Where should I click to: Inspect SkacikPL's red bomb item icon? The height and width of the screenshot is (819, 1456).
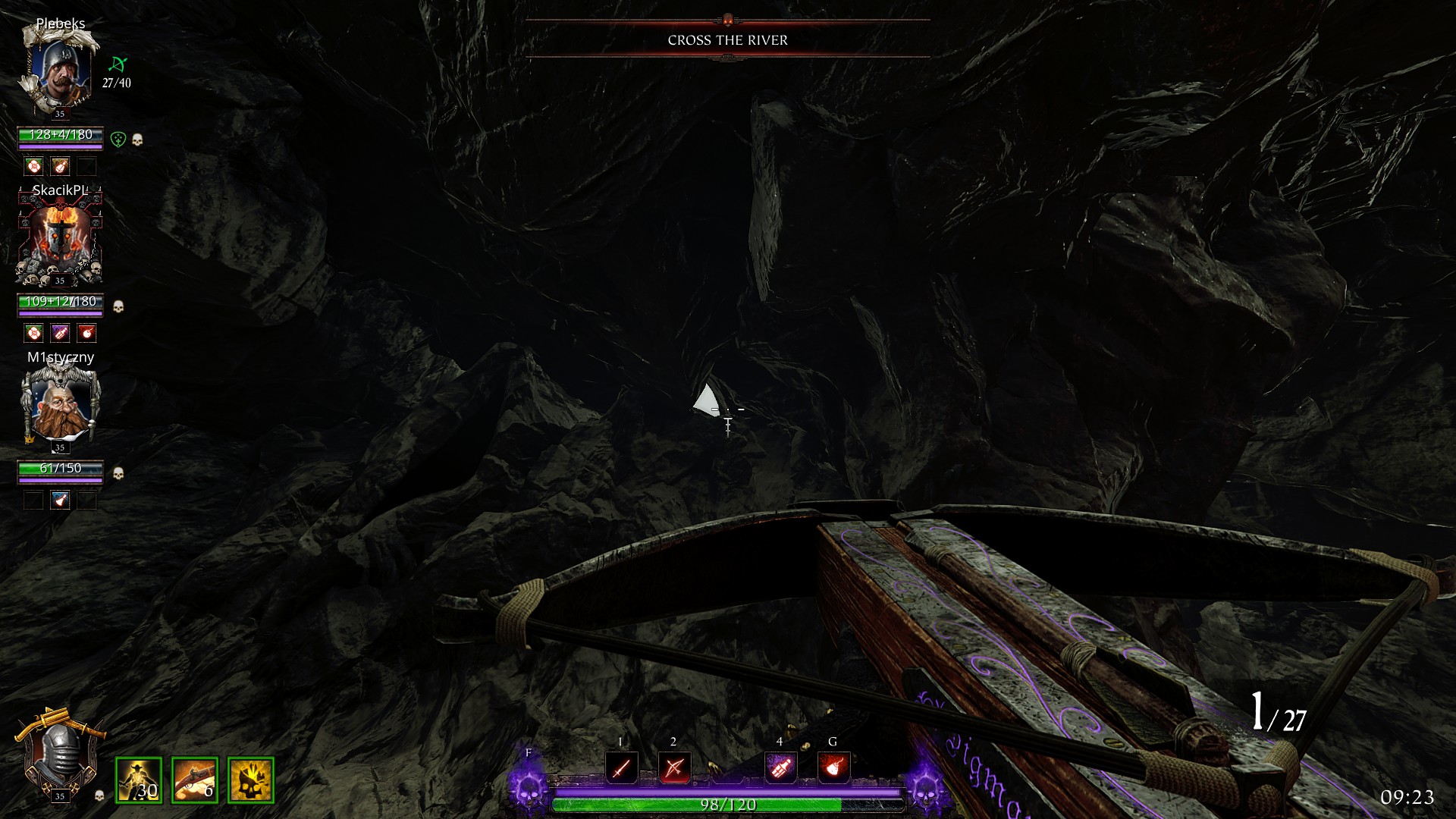[x=86, y=333]
